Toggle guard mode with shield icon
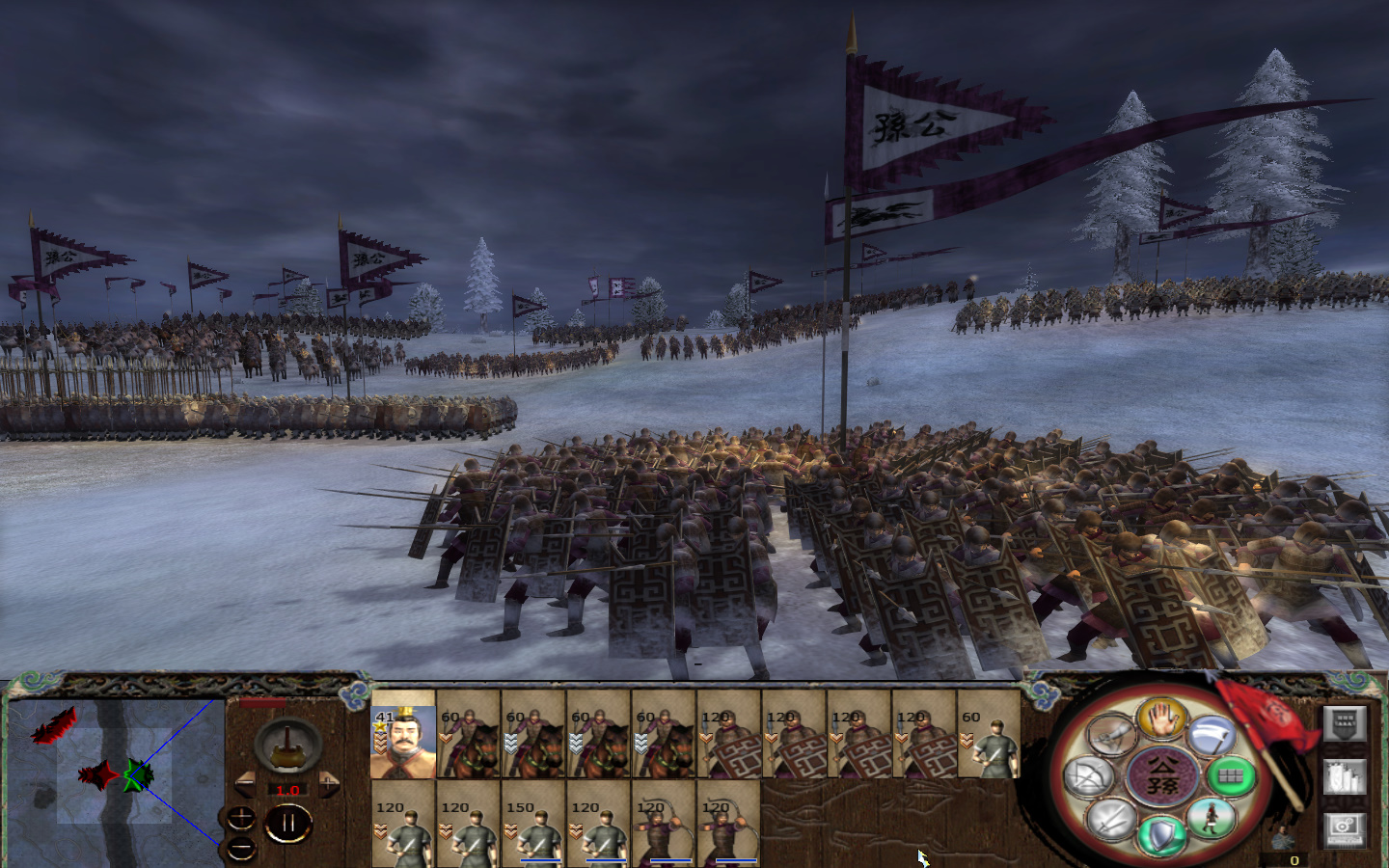 pos(1160,834)
